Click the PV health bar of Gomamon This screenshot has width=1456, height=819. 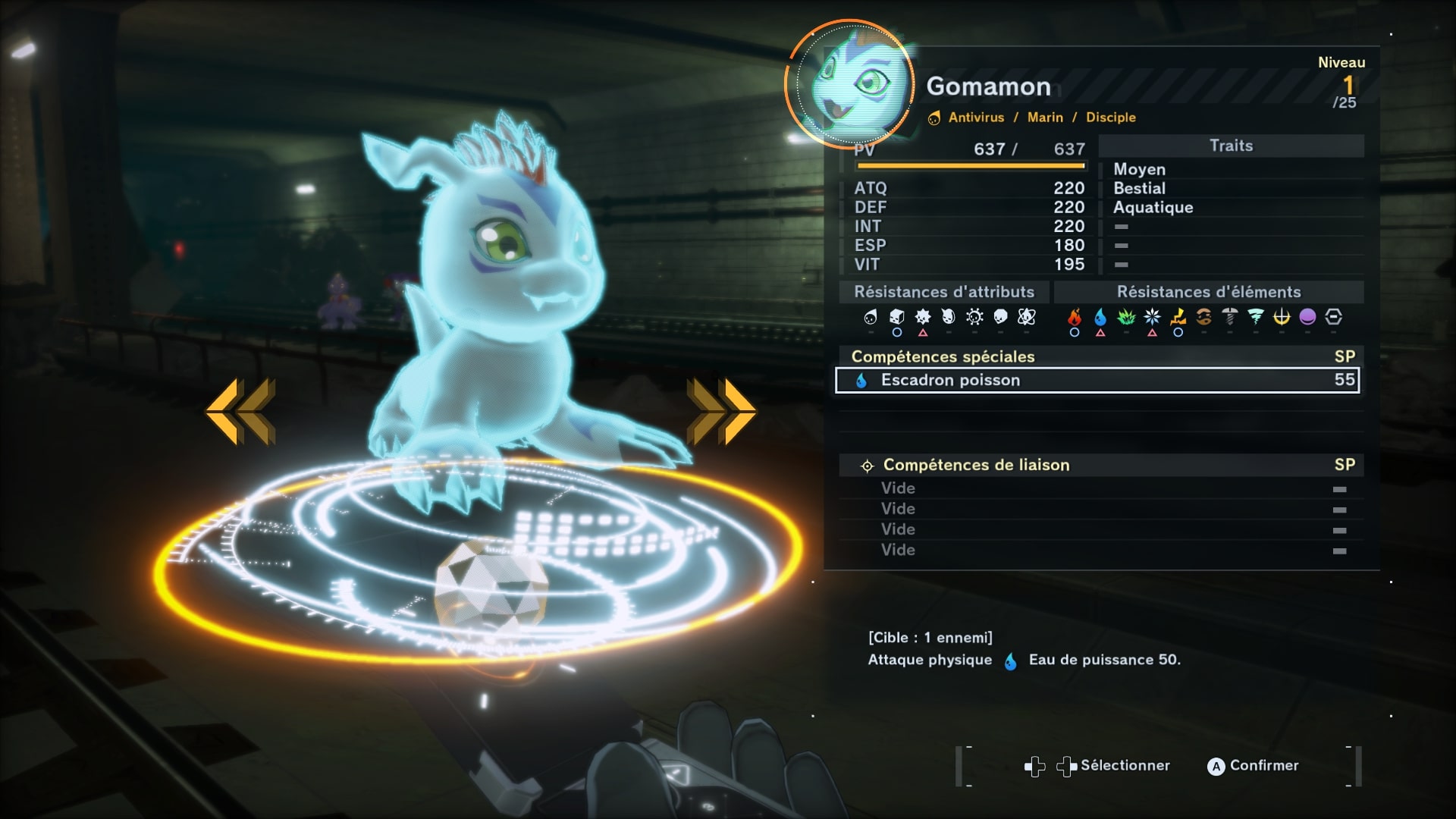coord(962,165)
